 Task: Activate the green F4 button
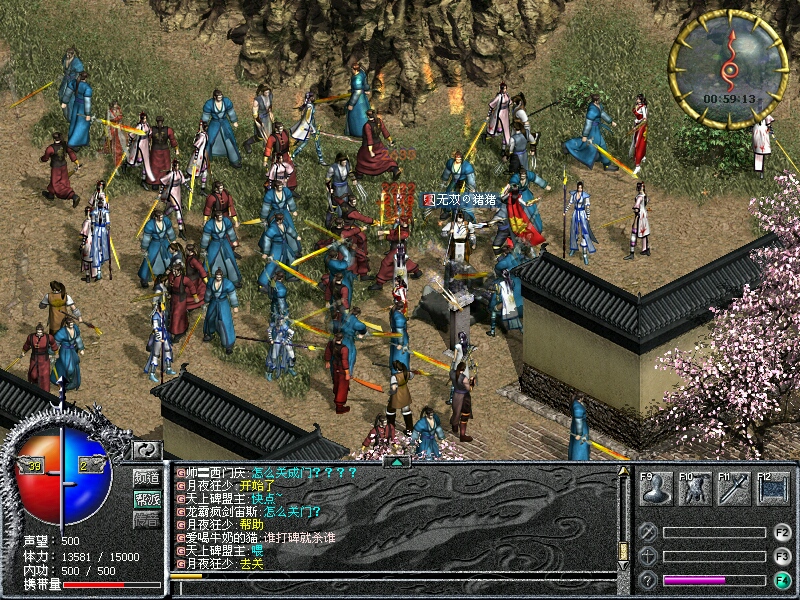[x=782, y=580]
